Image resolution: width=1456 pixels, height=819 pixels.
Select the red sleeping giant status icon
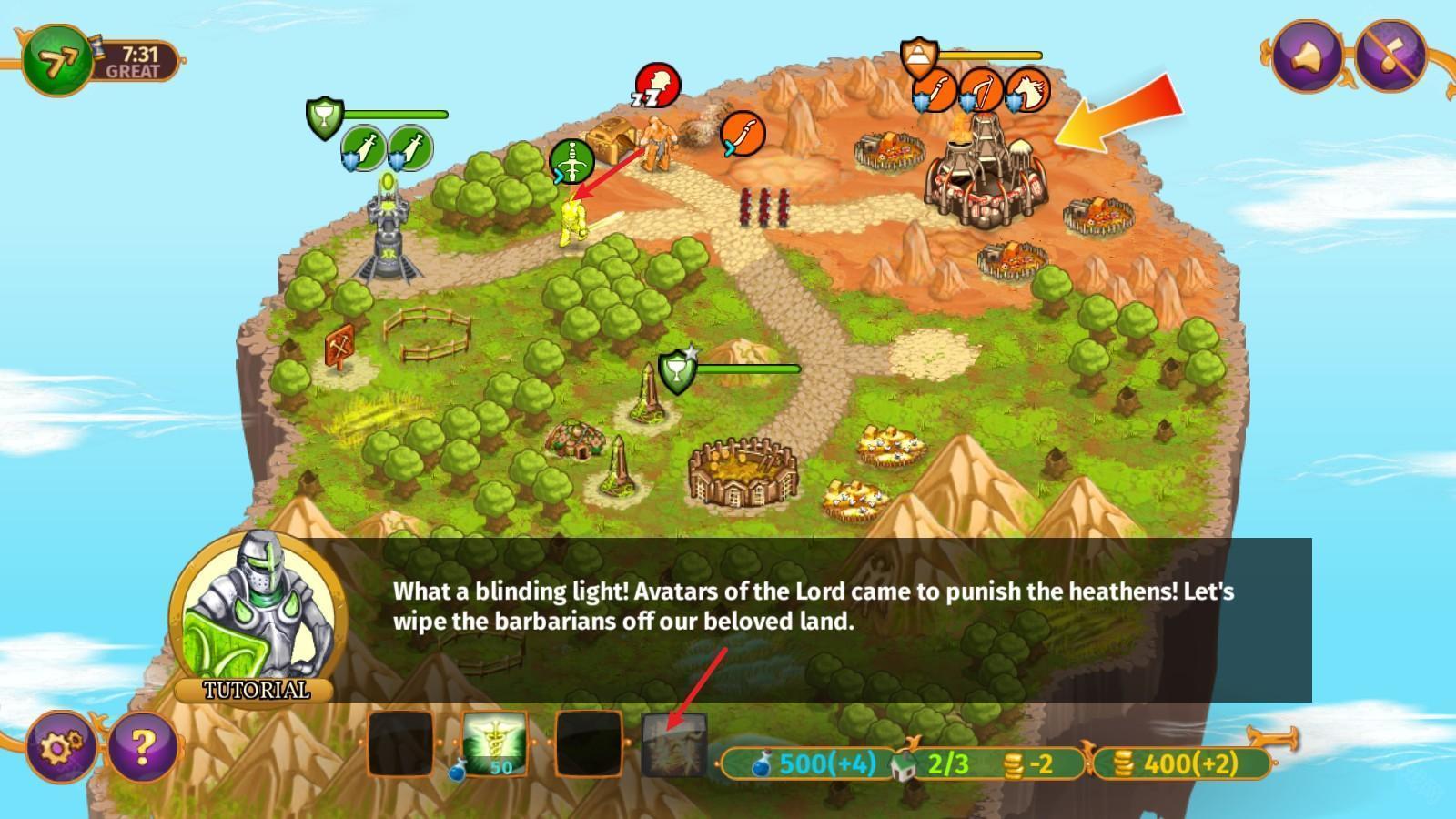point(657,86)
